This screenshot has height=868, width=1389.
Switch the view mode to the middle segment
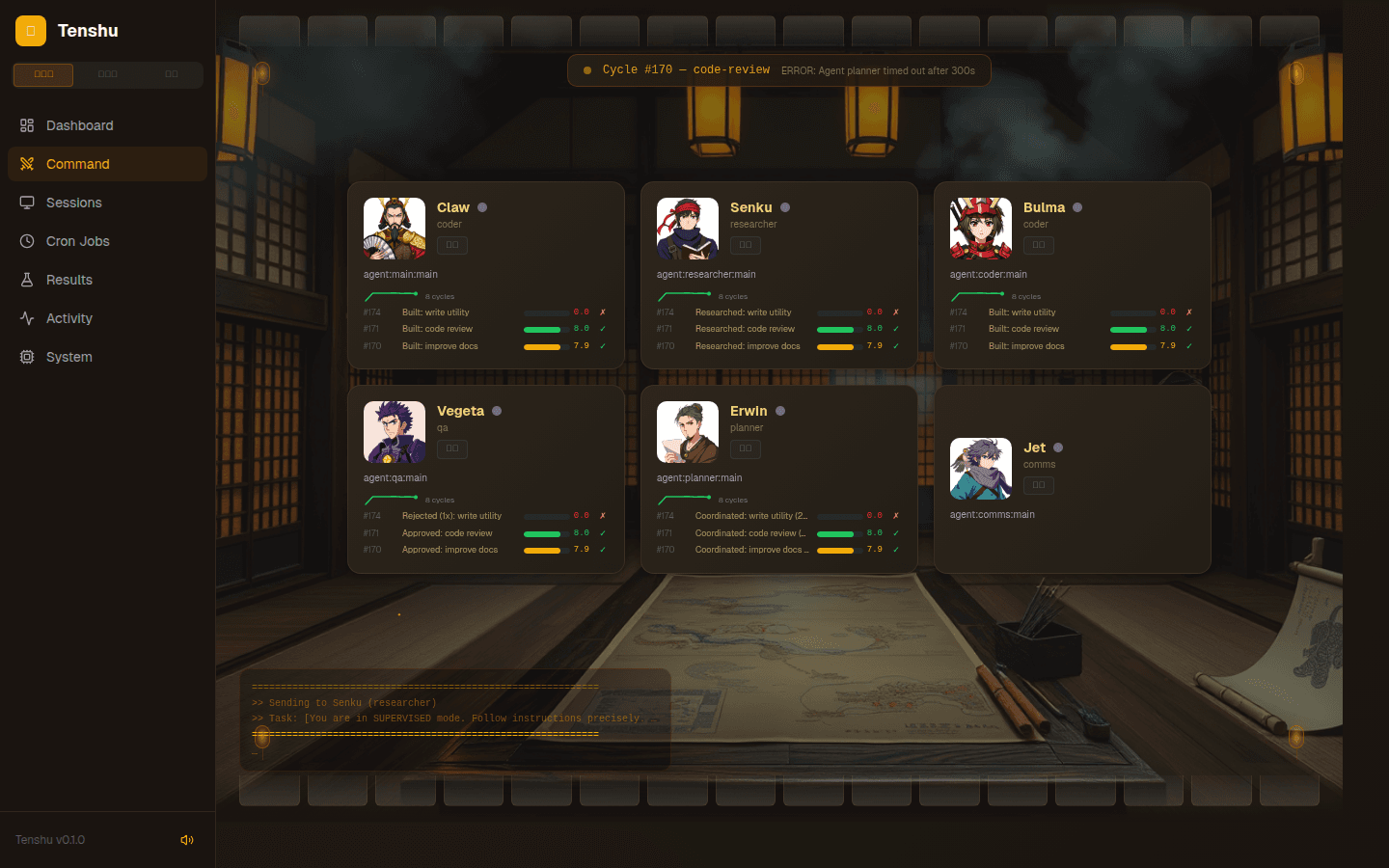coord(107,74)
